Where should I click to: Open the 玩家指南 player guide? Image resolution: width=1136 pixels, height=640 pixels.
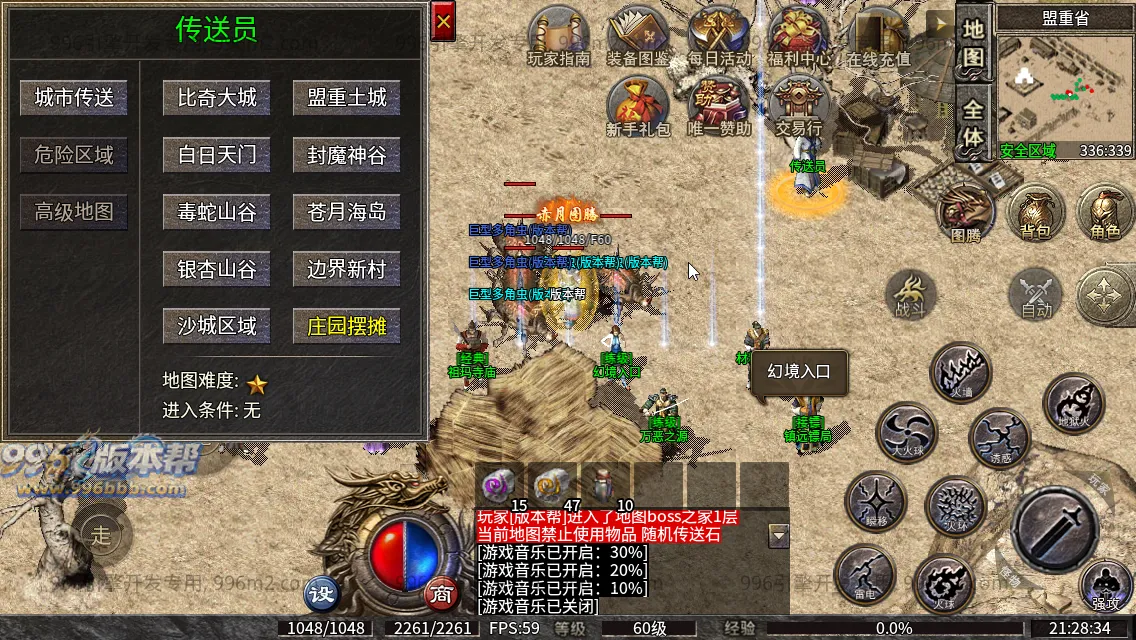559,36
